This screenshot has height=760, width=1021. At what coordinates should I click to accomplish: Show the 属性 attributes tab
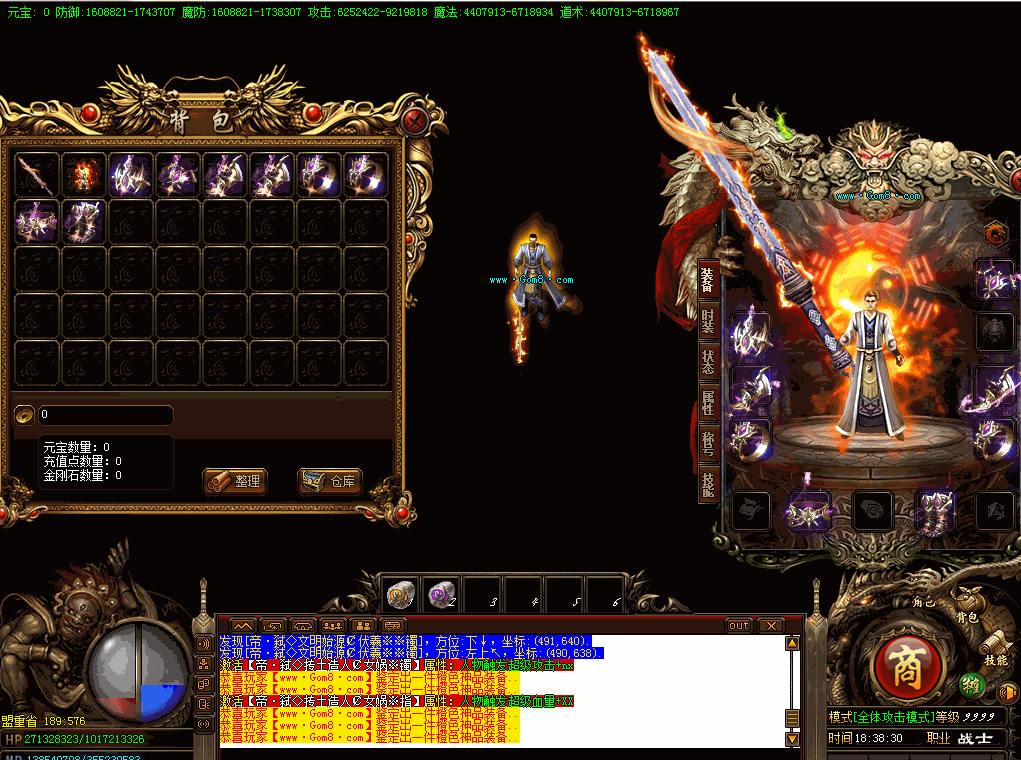[707, 402]
